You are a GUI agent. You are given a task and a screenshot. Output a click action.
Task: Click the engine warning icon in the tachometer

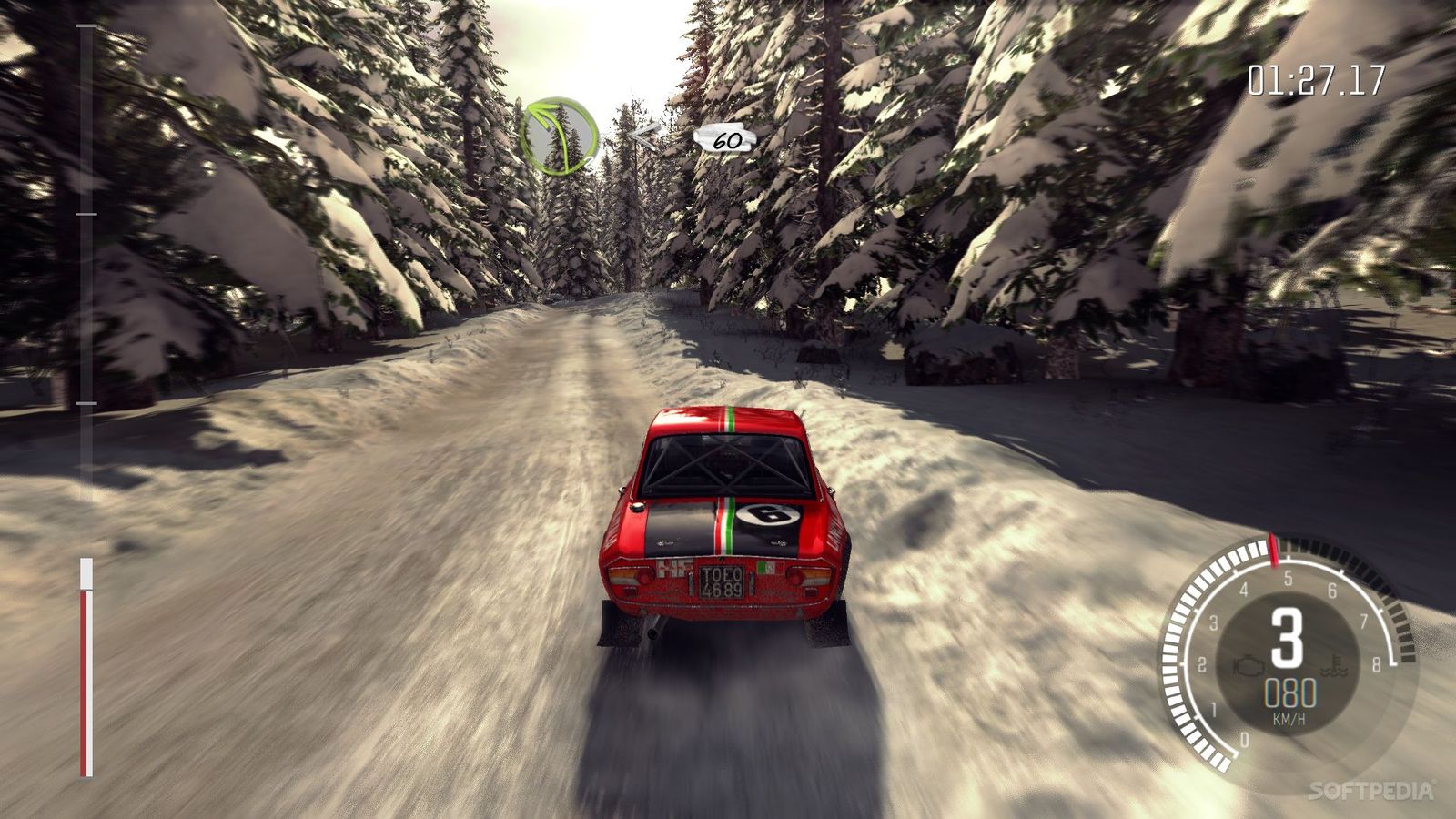[1249, 666]
